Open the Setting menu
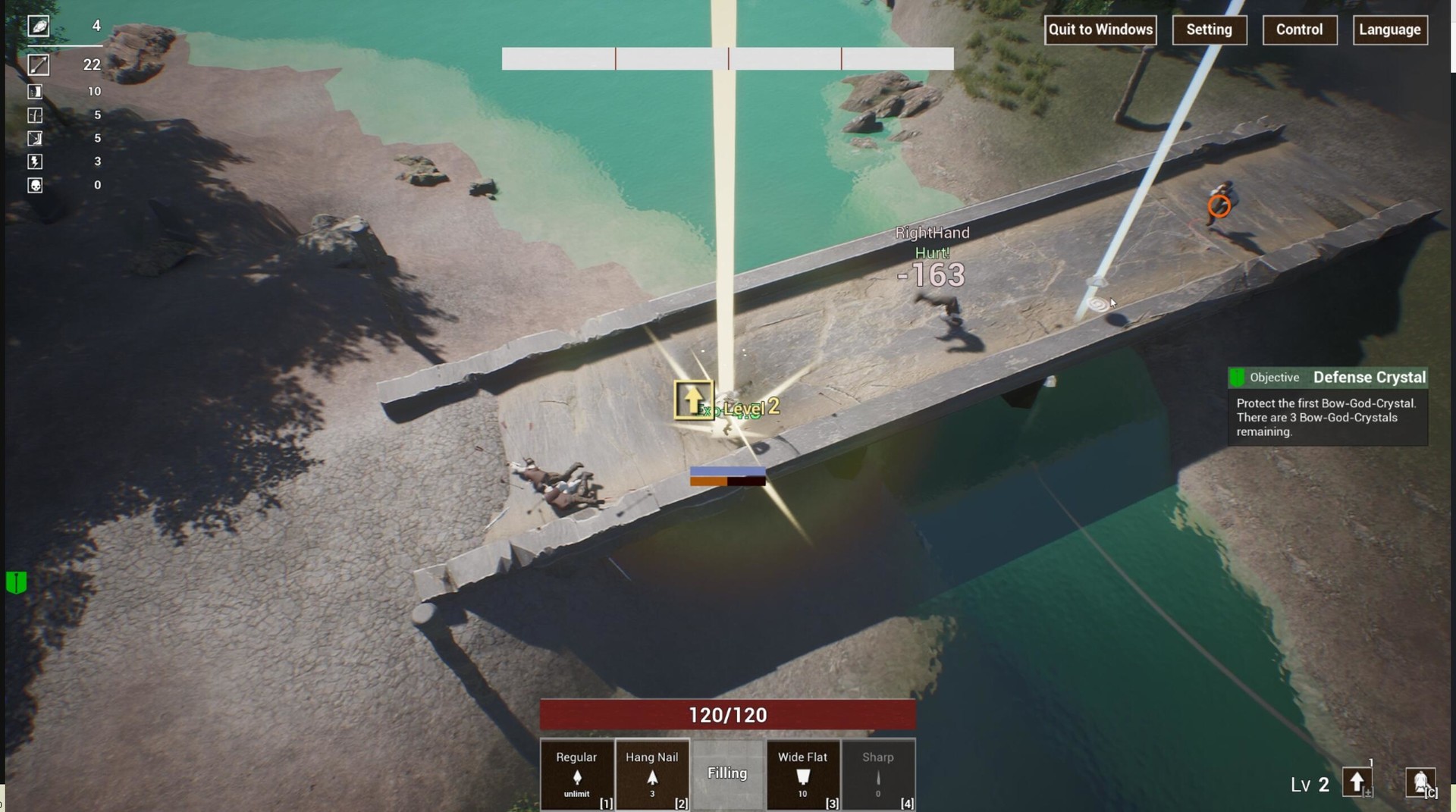This screenshot has width=1456, height=812. [x=1209, y=30]
